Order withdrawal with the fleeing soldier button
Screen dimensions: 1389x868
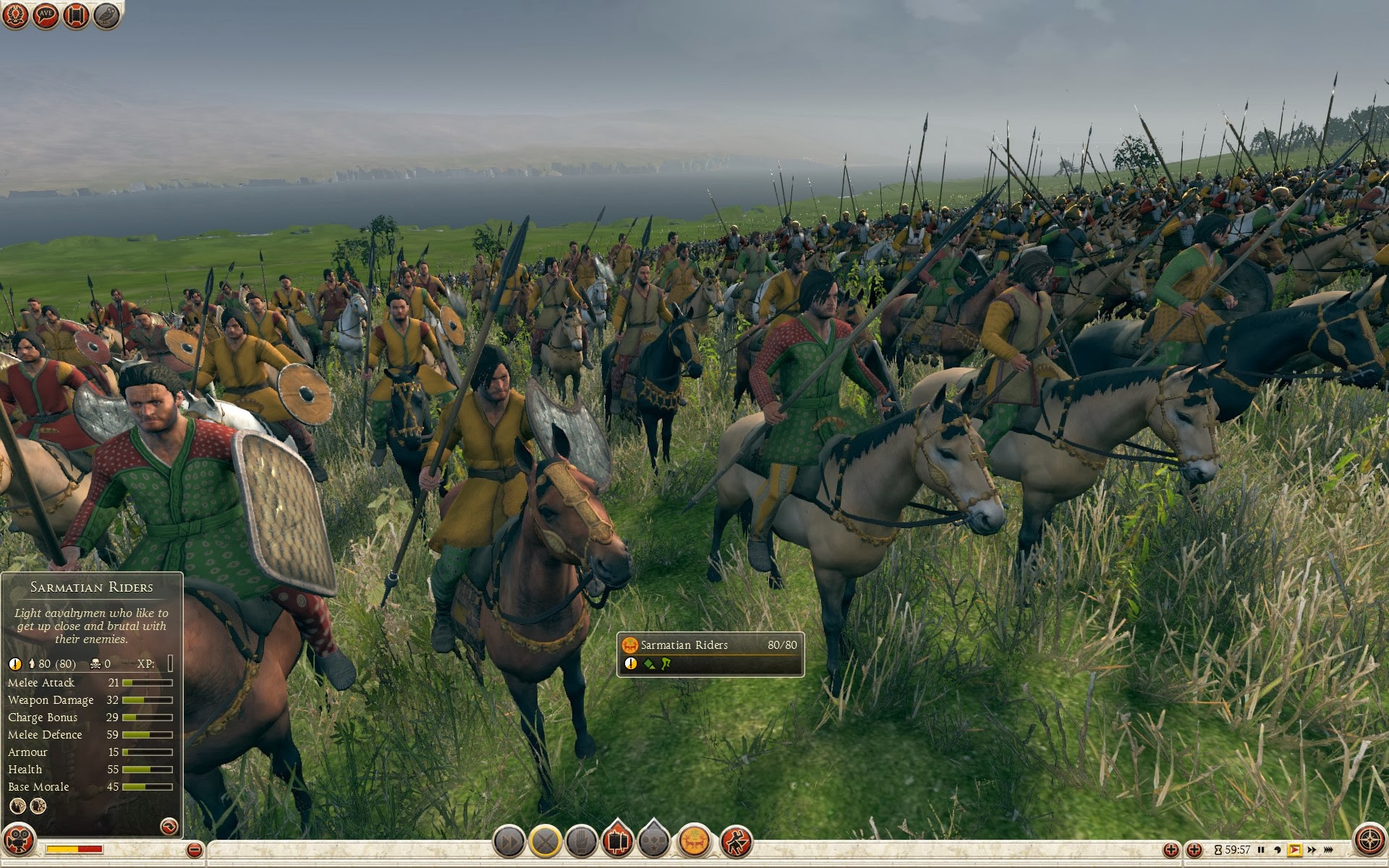736,842
